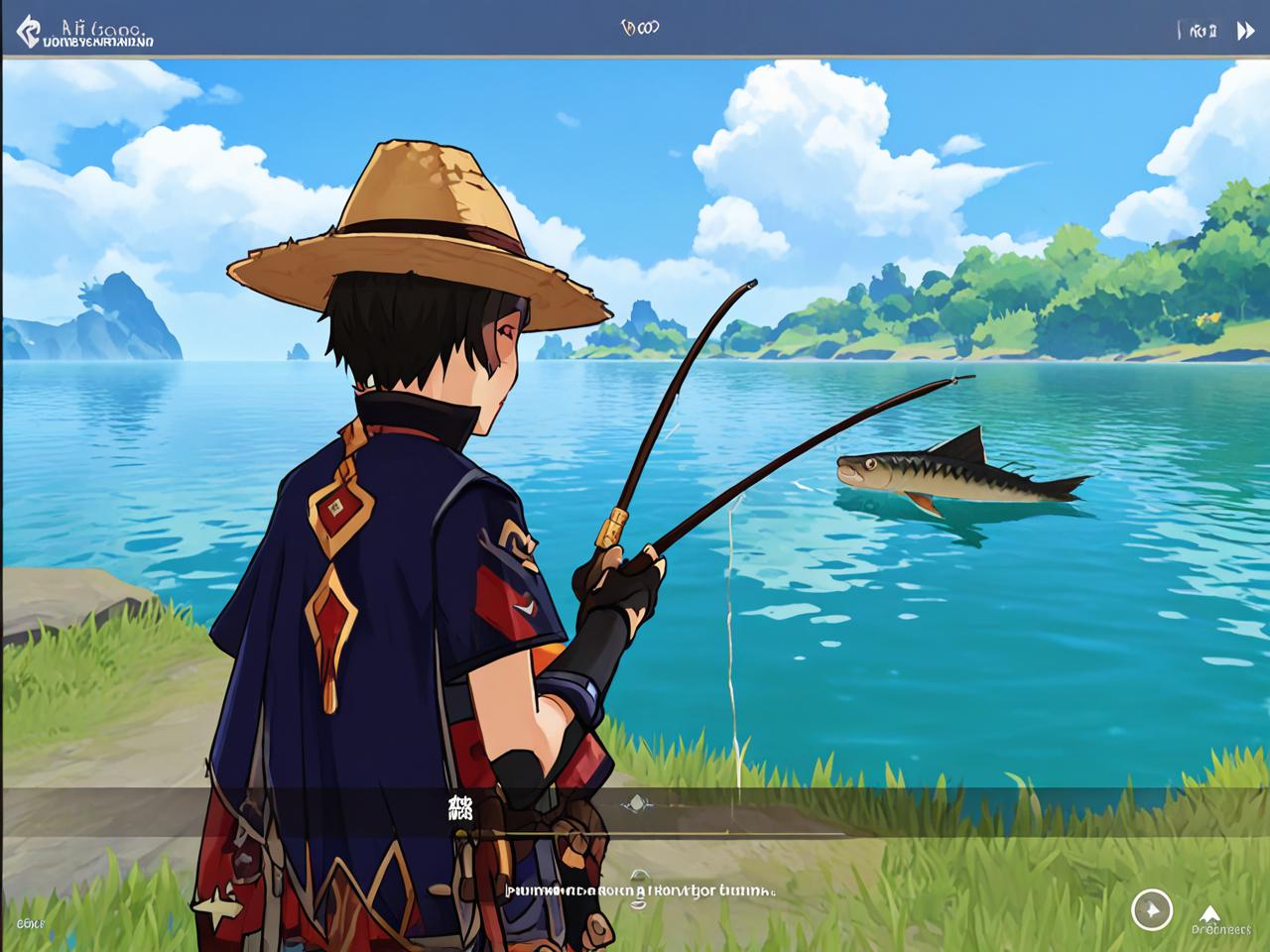Click the circular arrow button
The width and height of the screenshot is (1270, 952).
(1151, 909)
